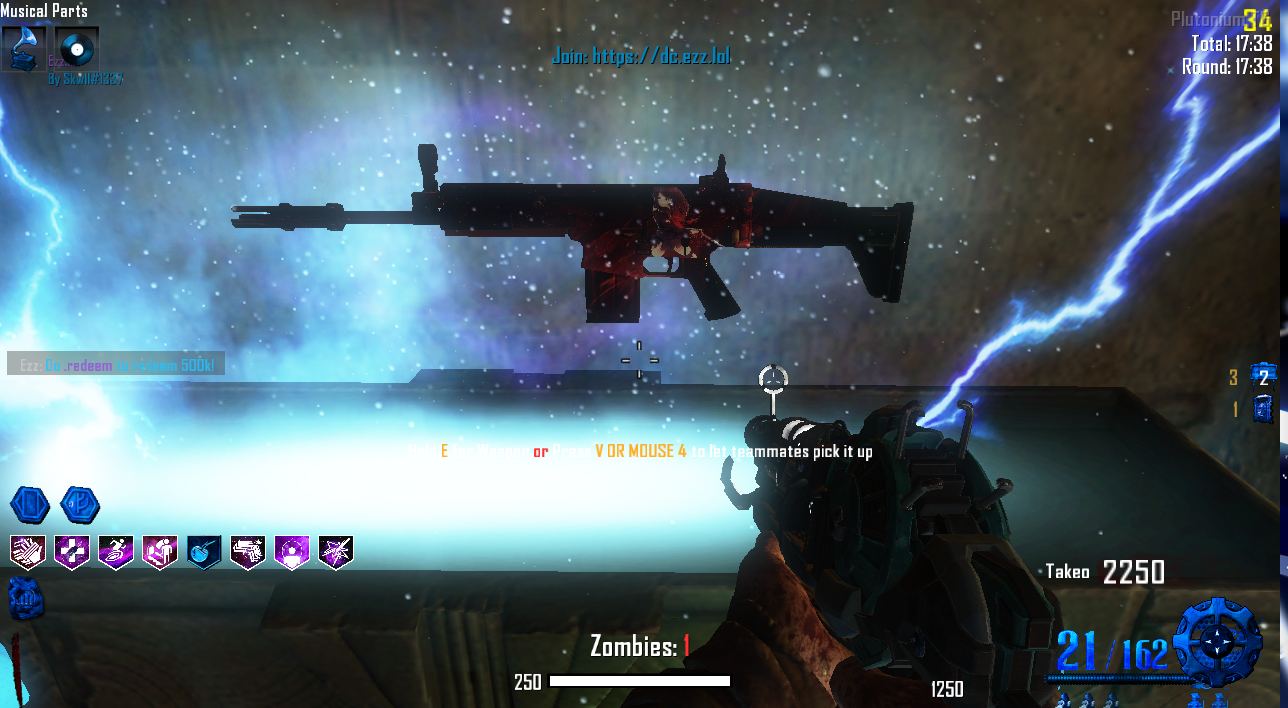Viewport: 1288px width, 708px height.
Task: Select the vinyl record musical part
Action: (x=76, y=48)
